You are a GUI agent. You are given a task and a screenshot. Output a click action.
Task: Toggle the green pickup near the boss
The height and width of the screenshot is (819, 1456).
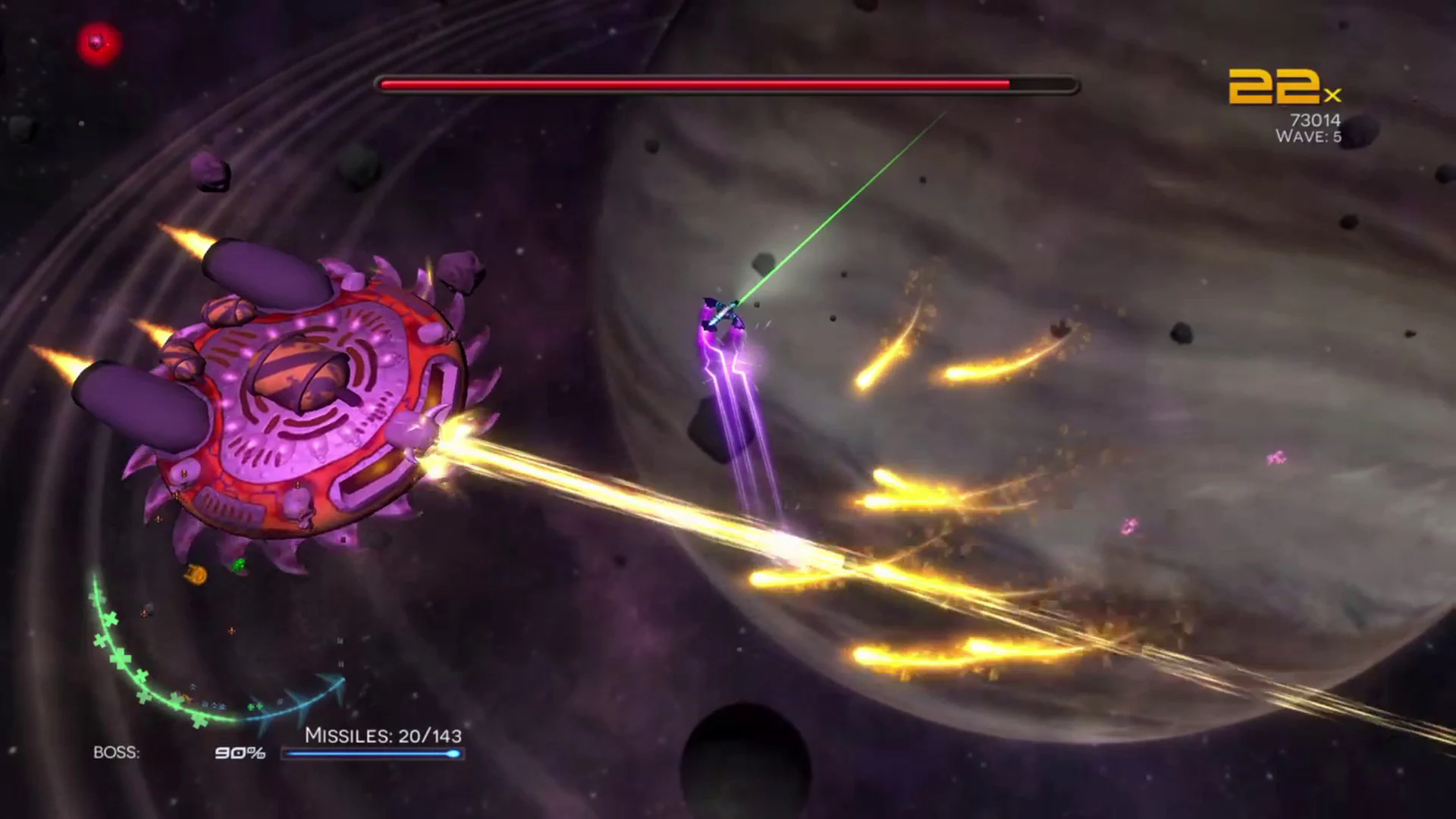tap(240, 565)
